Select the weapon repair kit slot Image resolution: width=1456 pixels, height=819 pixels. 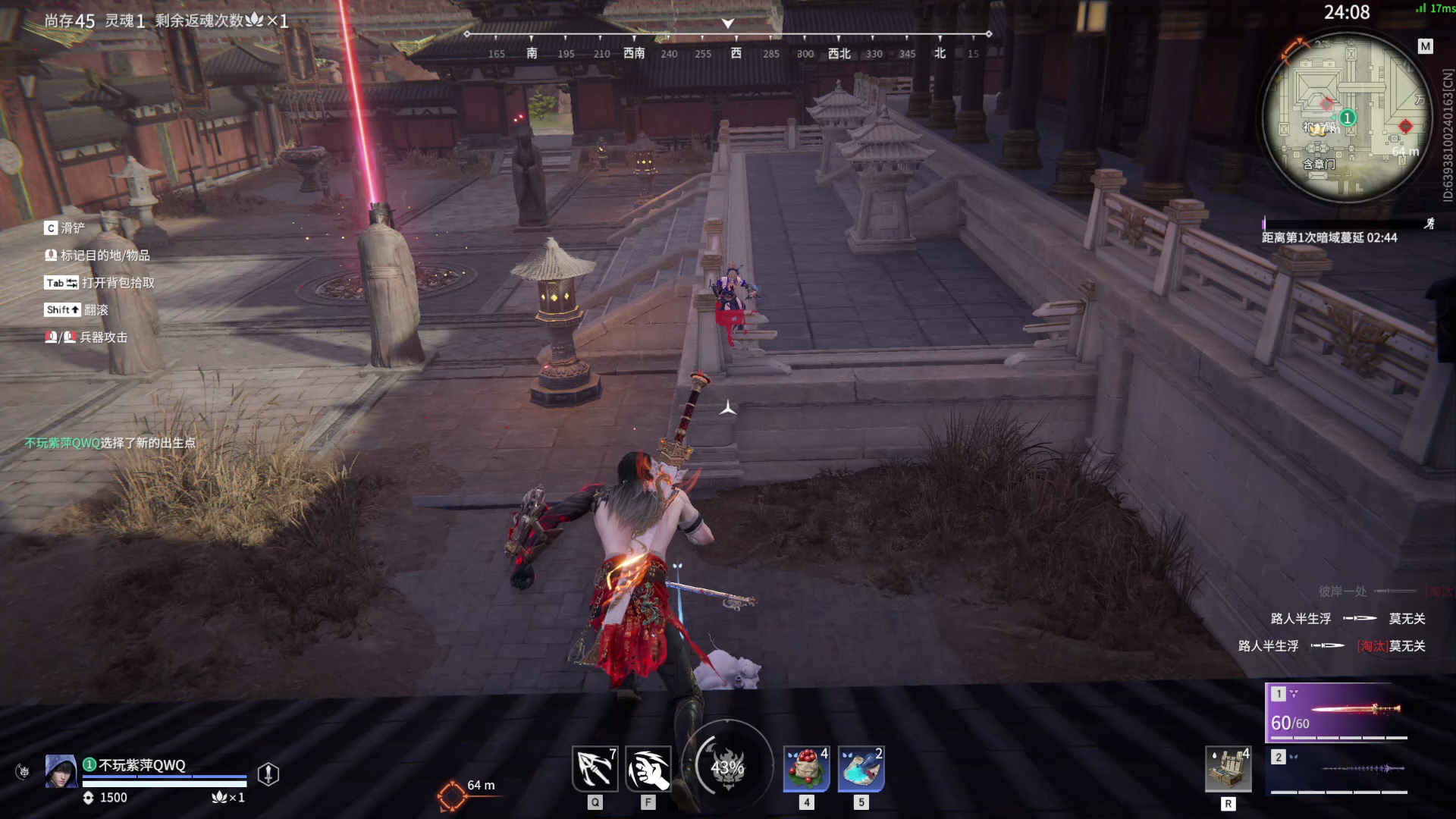[1228, 769]
